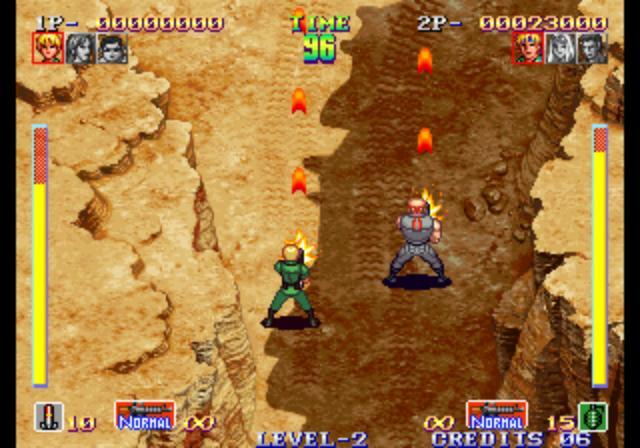Click Player 1's Normal weapon icon
The image size is (640, 448).
pyautogui.click(x=144, y=415)
